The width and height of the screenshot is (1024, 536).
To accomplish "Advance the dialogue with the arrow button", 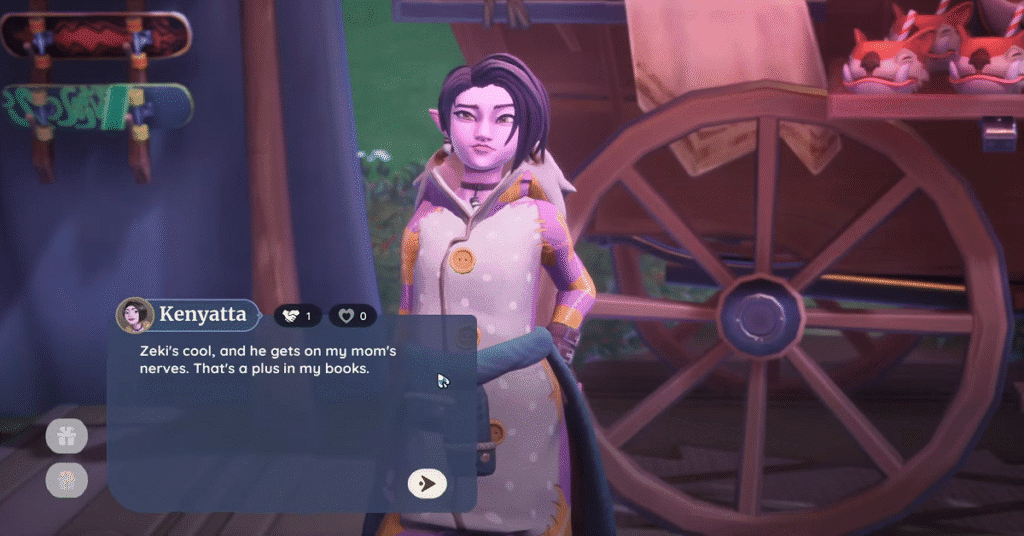I will (x=427, y=484).
